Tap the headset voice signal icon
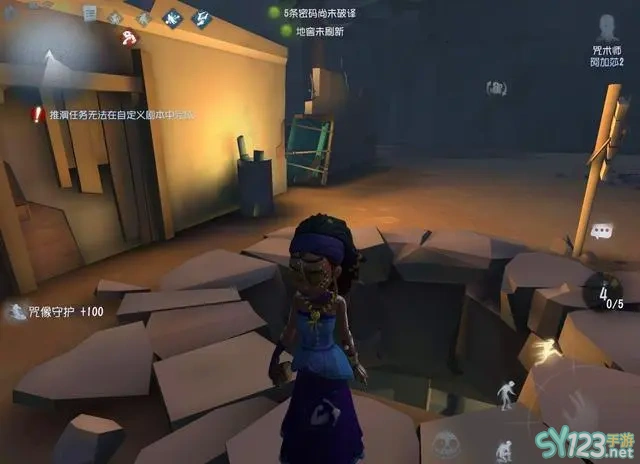 [x=496, y=89]
